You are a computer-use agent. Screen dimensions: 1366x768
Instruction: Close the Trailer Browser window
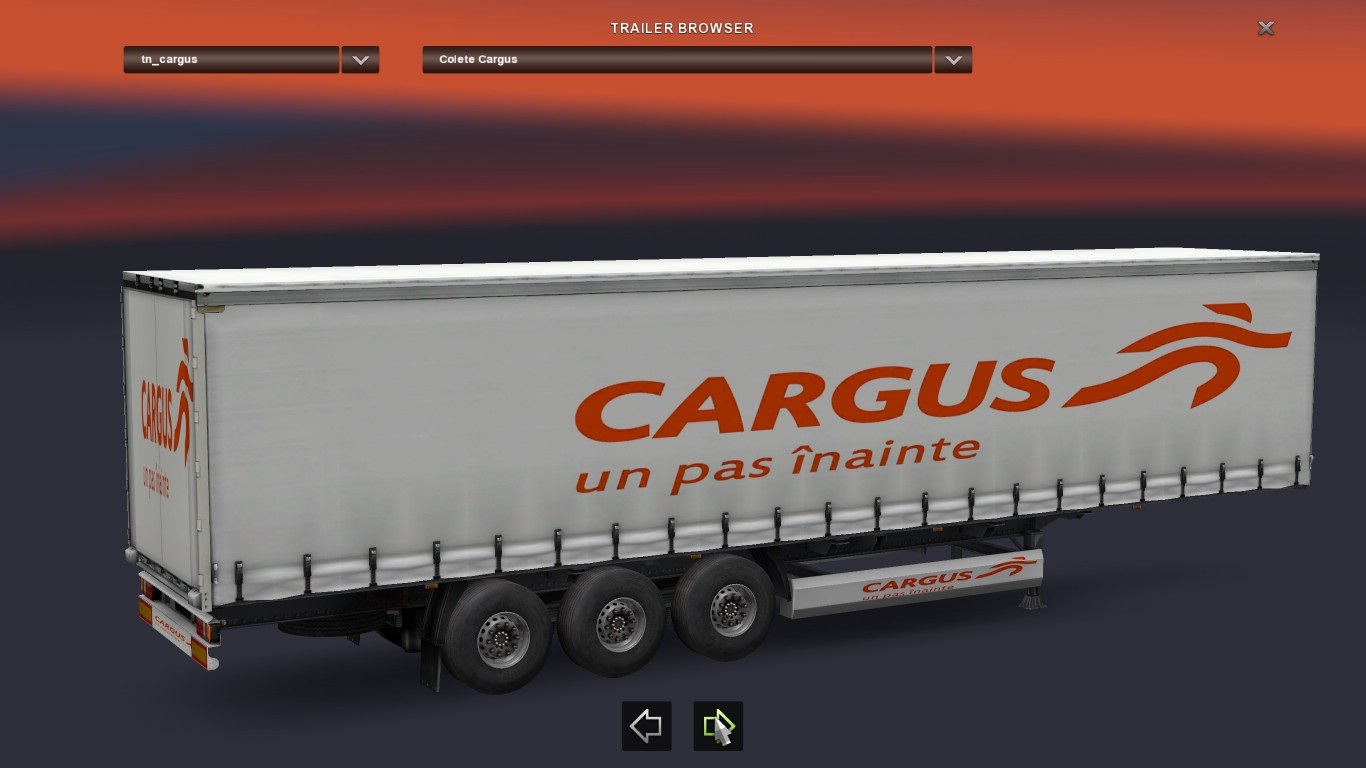point(1265,28)
